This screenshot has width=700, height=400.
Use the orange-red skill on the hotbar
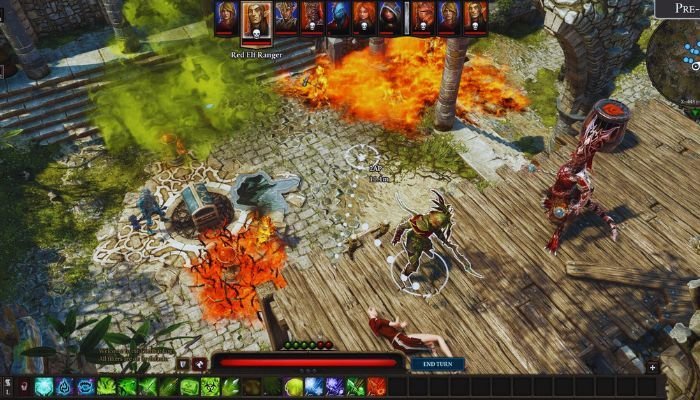point(376,387)
